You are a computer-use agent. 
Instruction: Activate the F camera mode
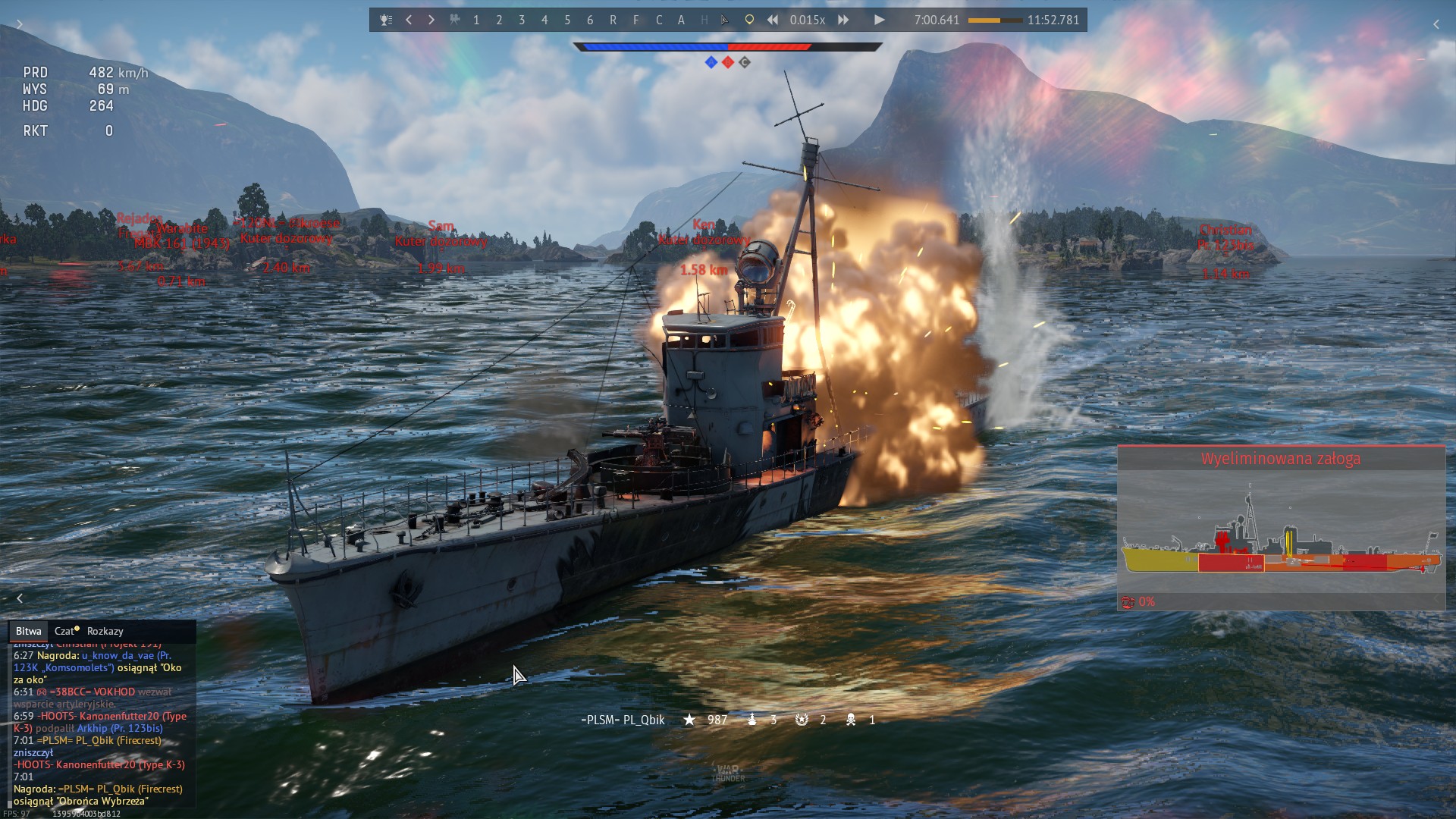coord(635,20)
